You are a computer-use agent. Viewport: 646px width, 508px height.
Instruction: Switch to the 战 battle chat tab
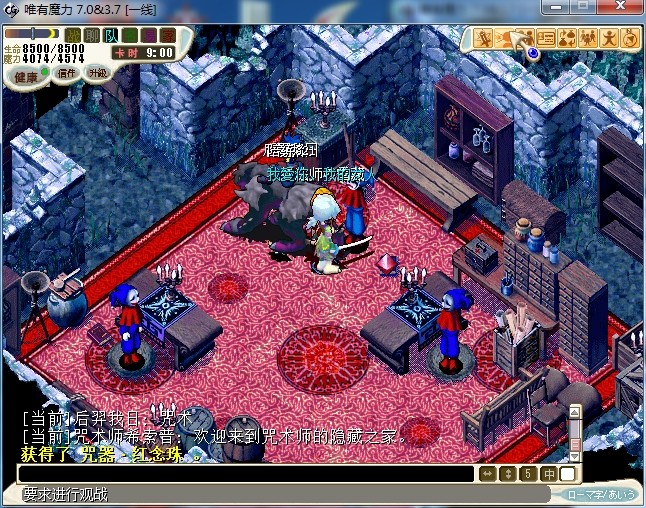pos(74,36)
